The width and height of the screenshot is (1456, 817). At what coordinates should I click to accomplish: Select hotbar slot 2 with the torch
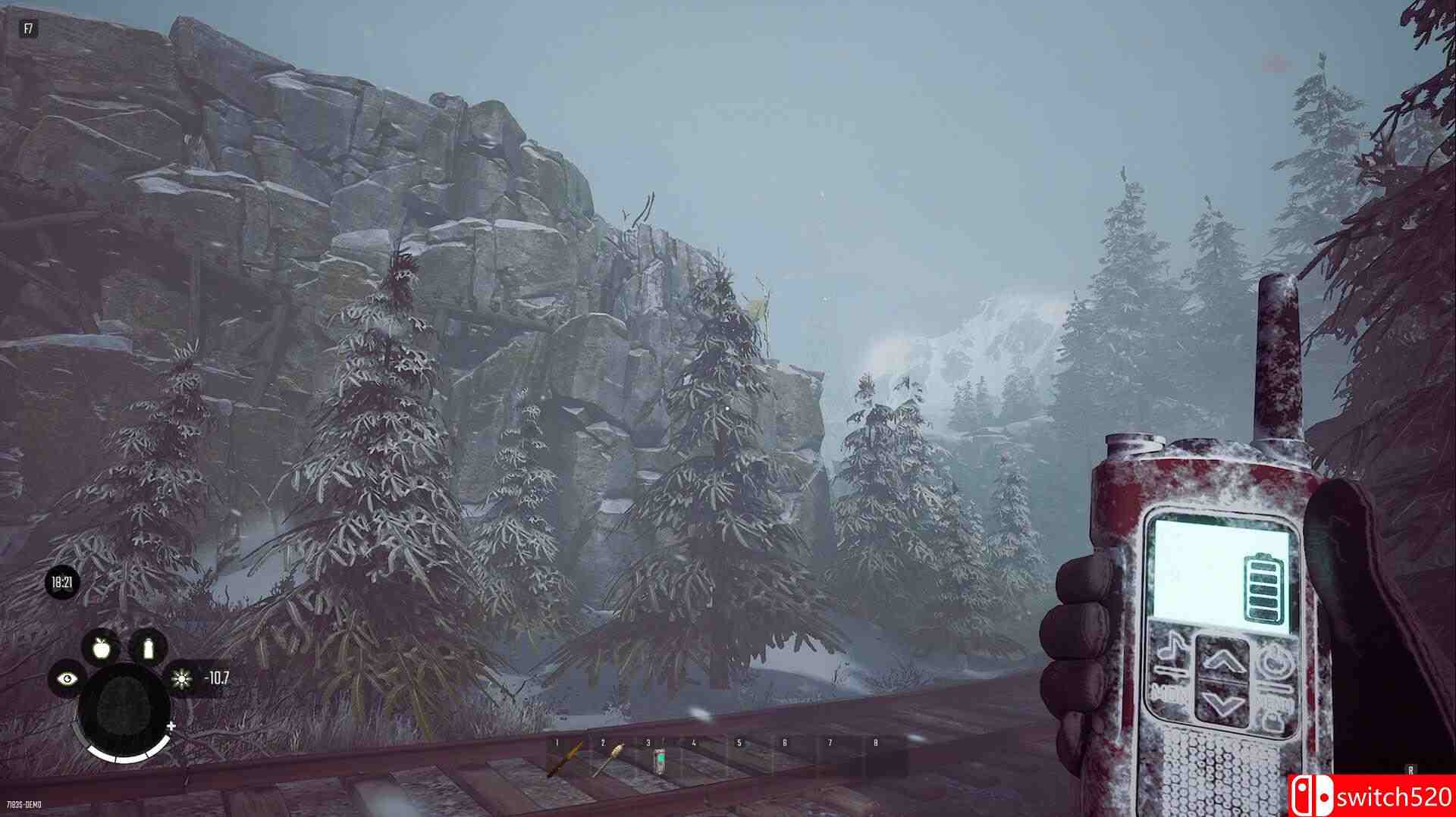[616, 753]
